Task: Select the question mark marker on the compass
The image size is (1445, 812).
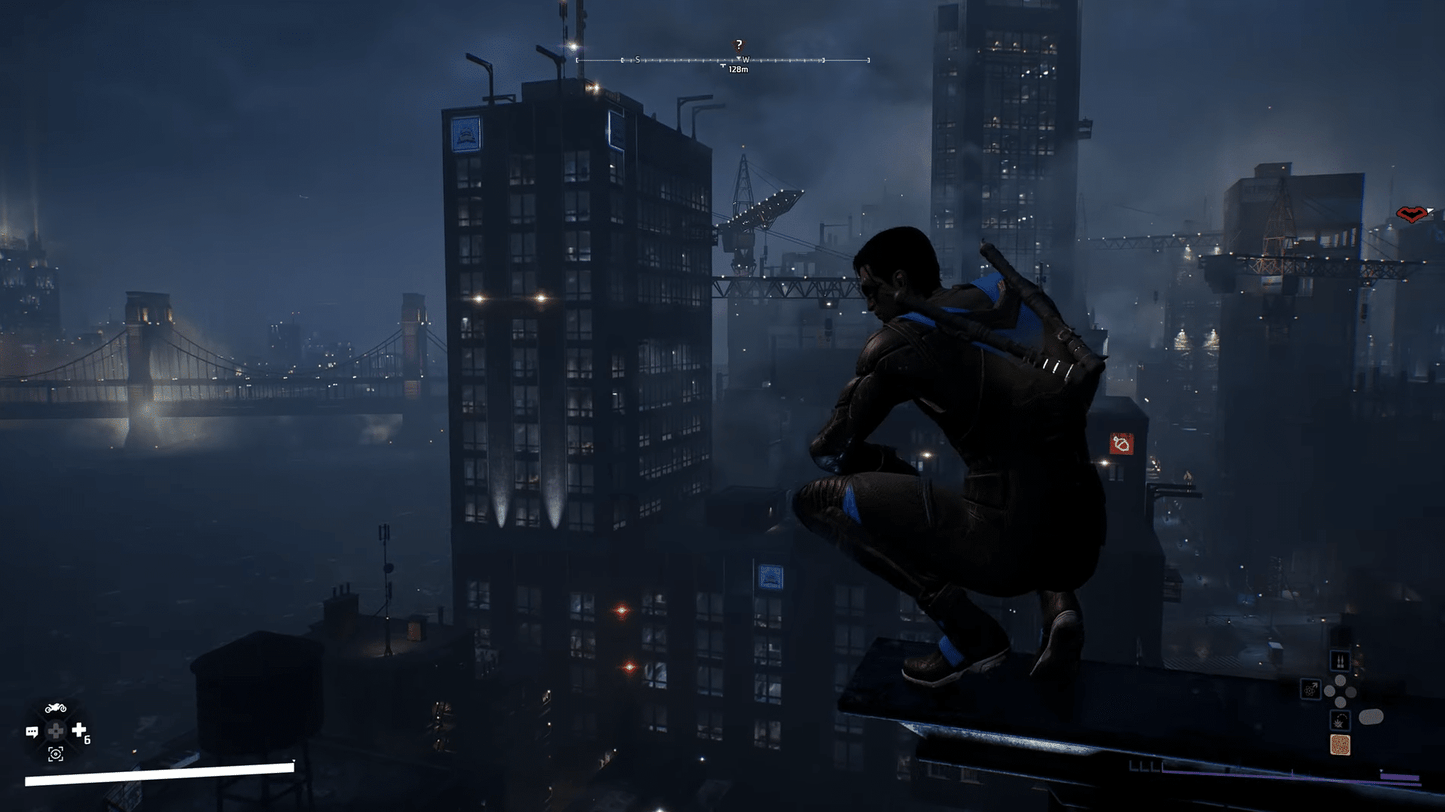Action: click(x=739, y=45)
